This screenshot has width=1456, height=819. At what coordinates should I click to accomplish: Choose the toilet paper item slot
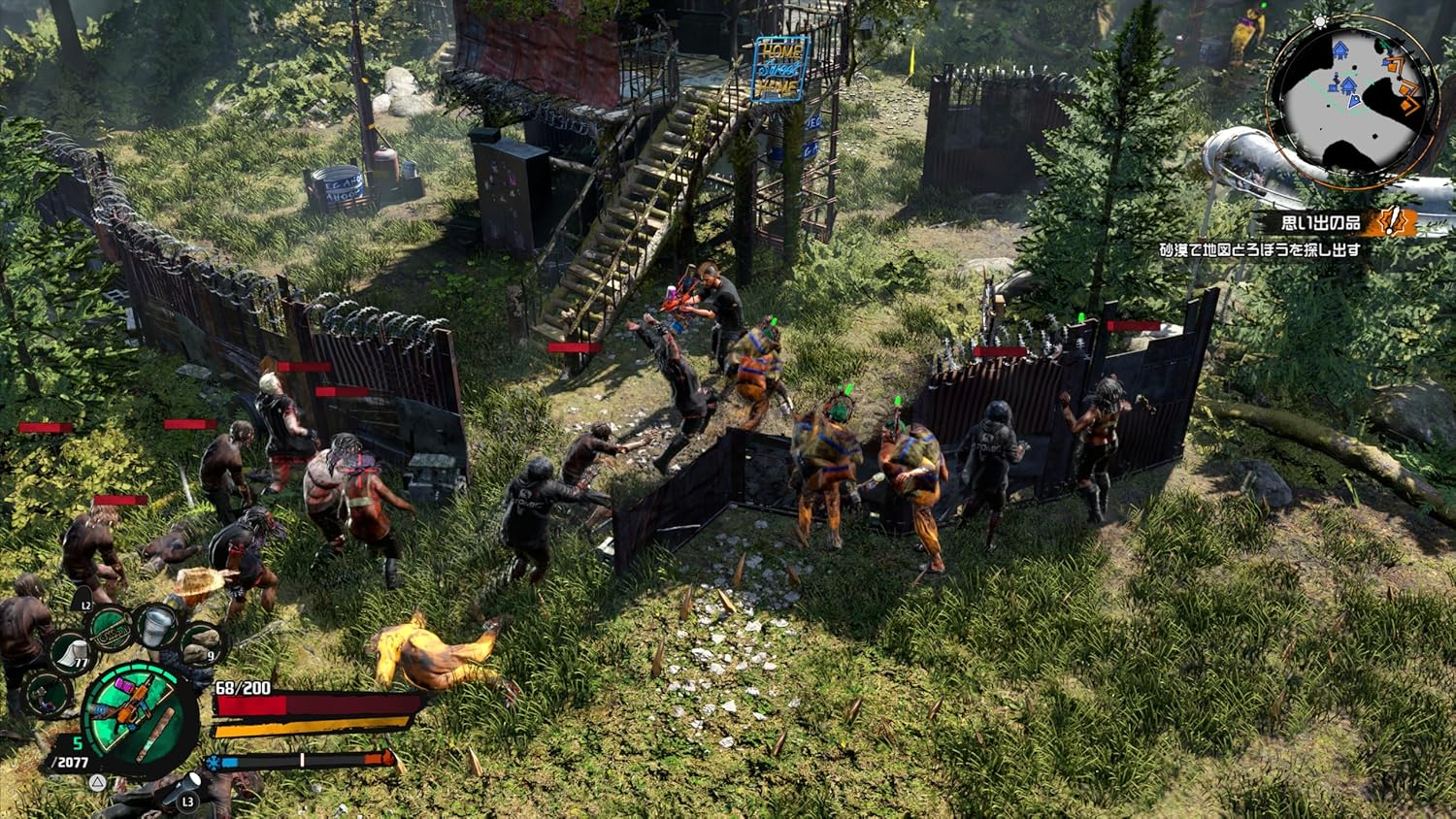(70, 650)
